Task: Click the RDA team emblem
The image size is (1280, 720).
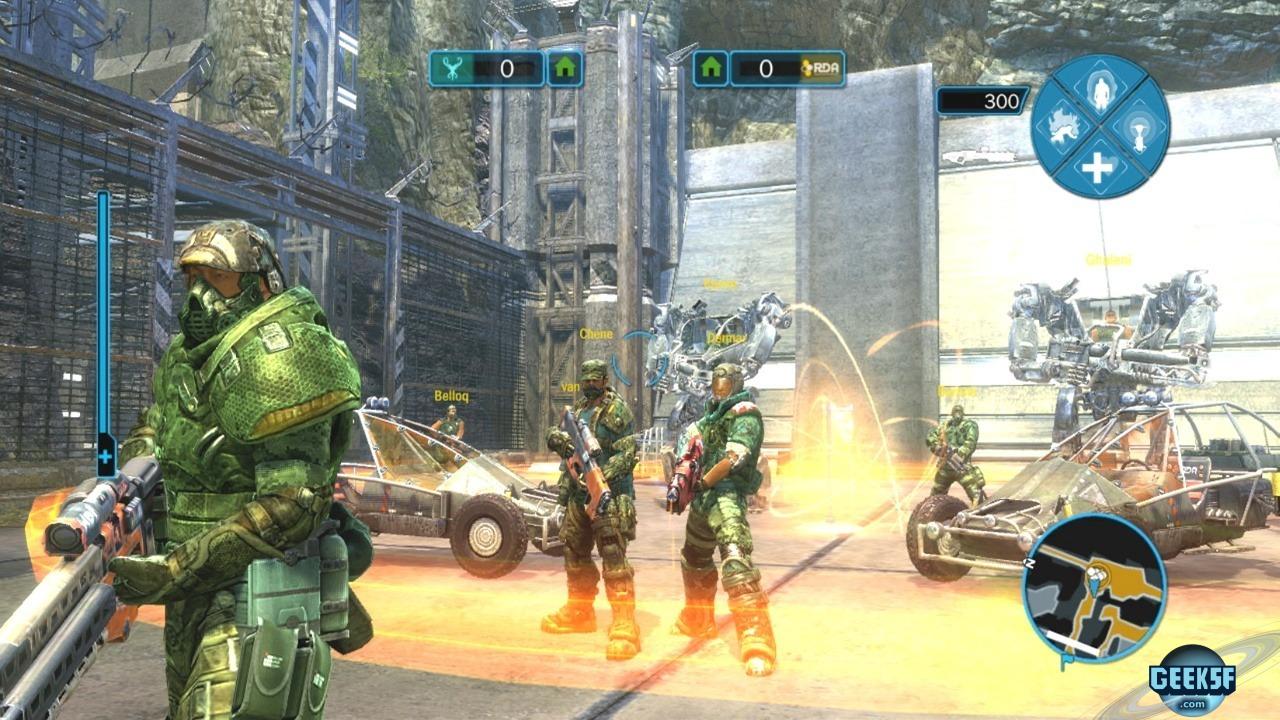Action: click(822, 69)
